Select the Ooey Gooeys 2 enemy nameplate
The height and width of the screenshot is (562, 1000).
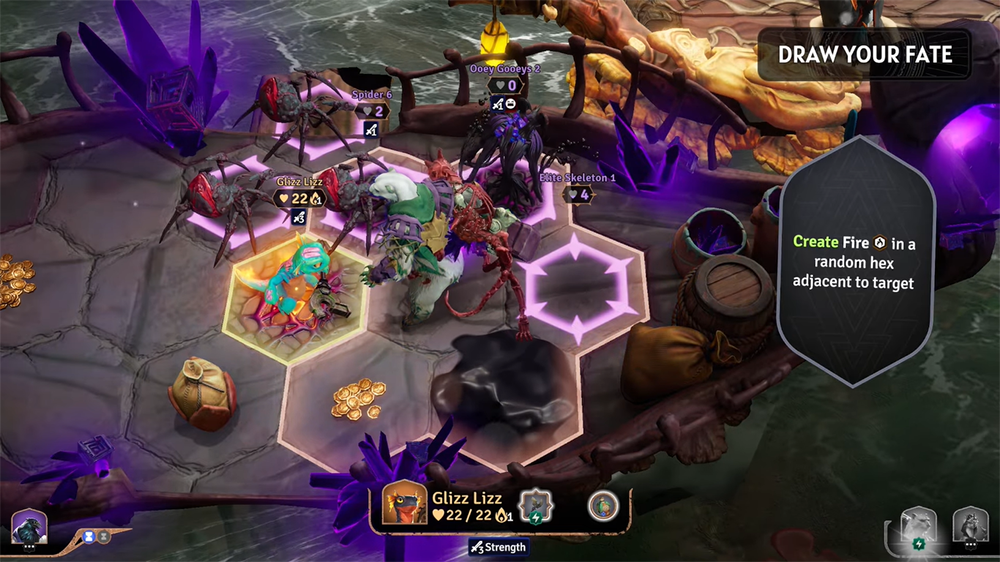pos(505,79)
